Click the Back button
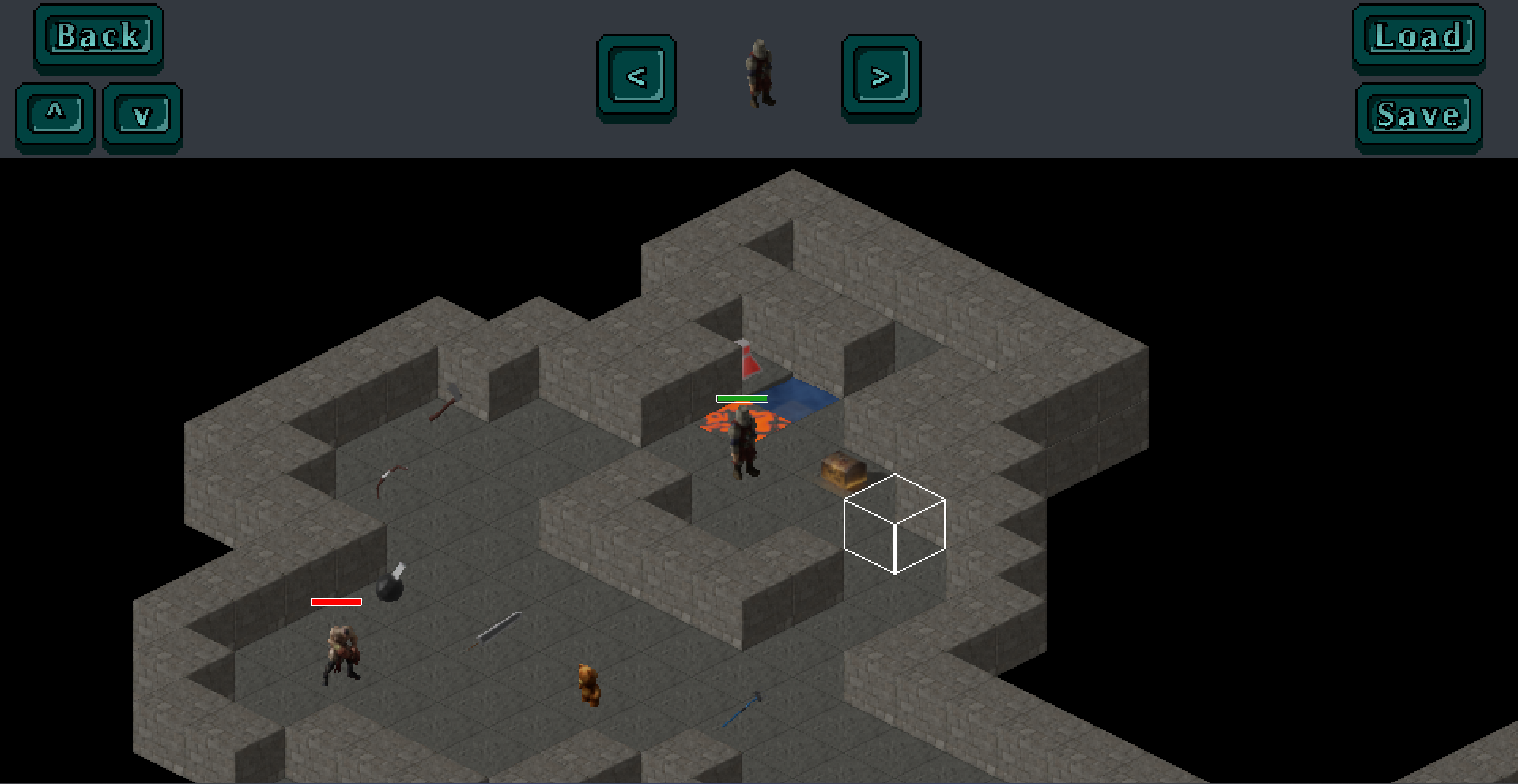 [x=99, y=37]
